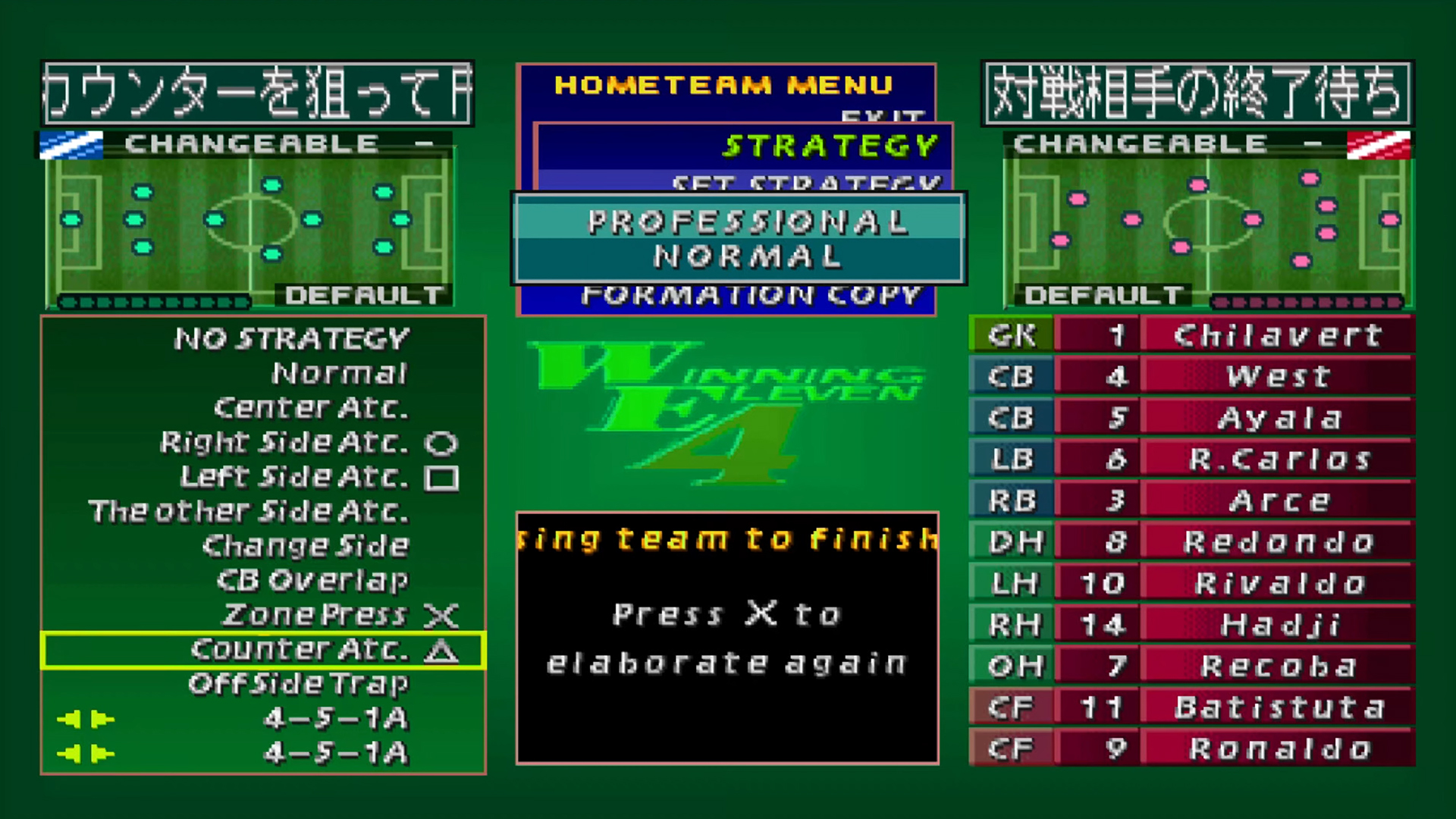The width and height of the screenshot is (1456, 819).
Task: Enable the Off Side Trap strategy
Action: tap(299, 682)
